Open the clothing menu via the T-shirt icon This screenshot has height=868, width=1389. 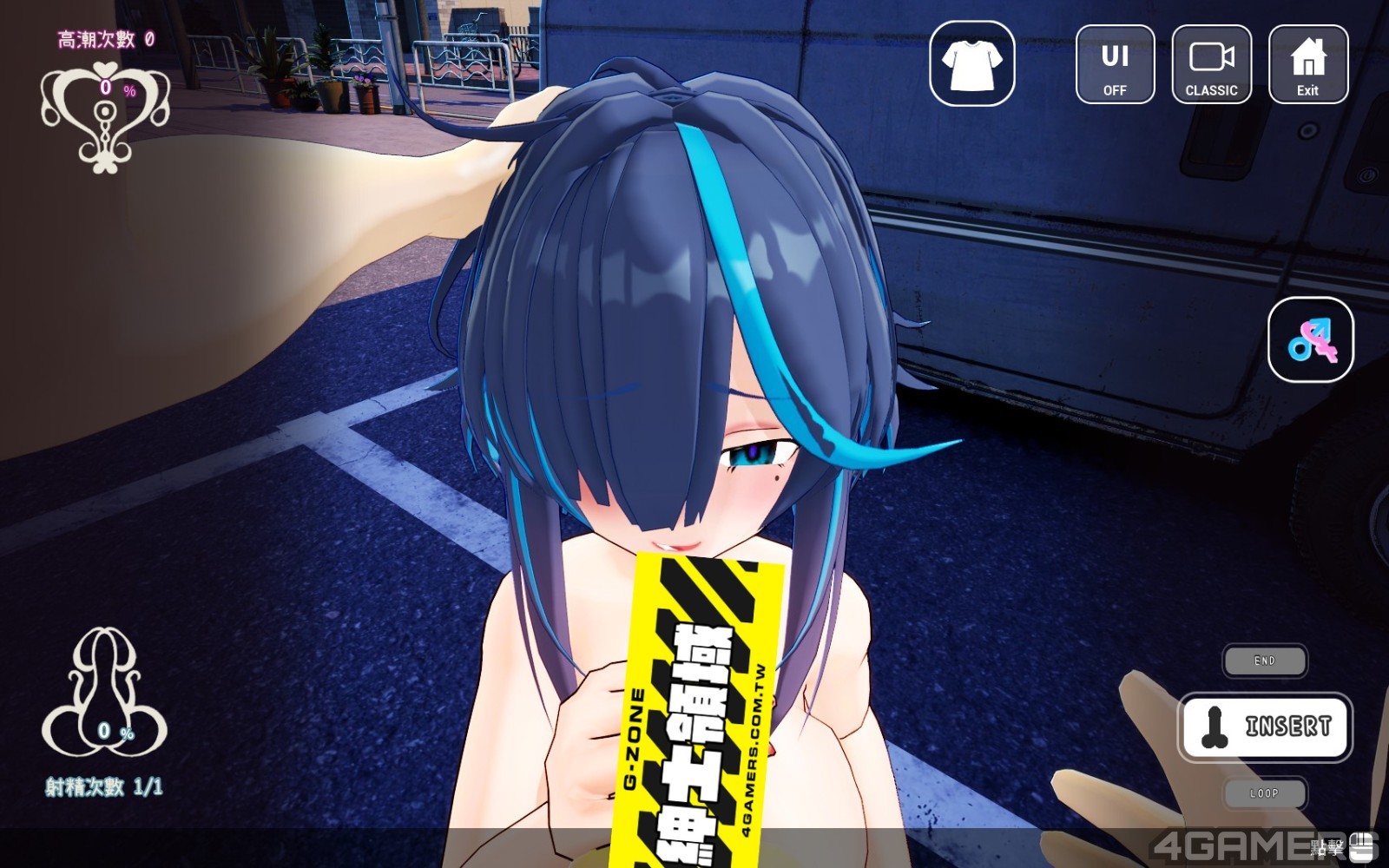[972, 66]
